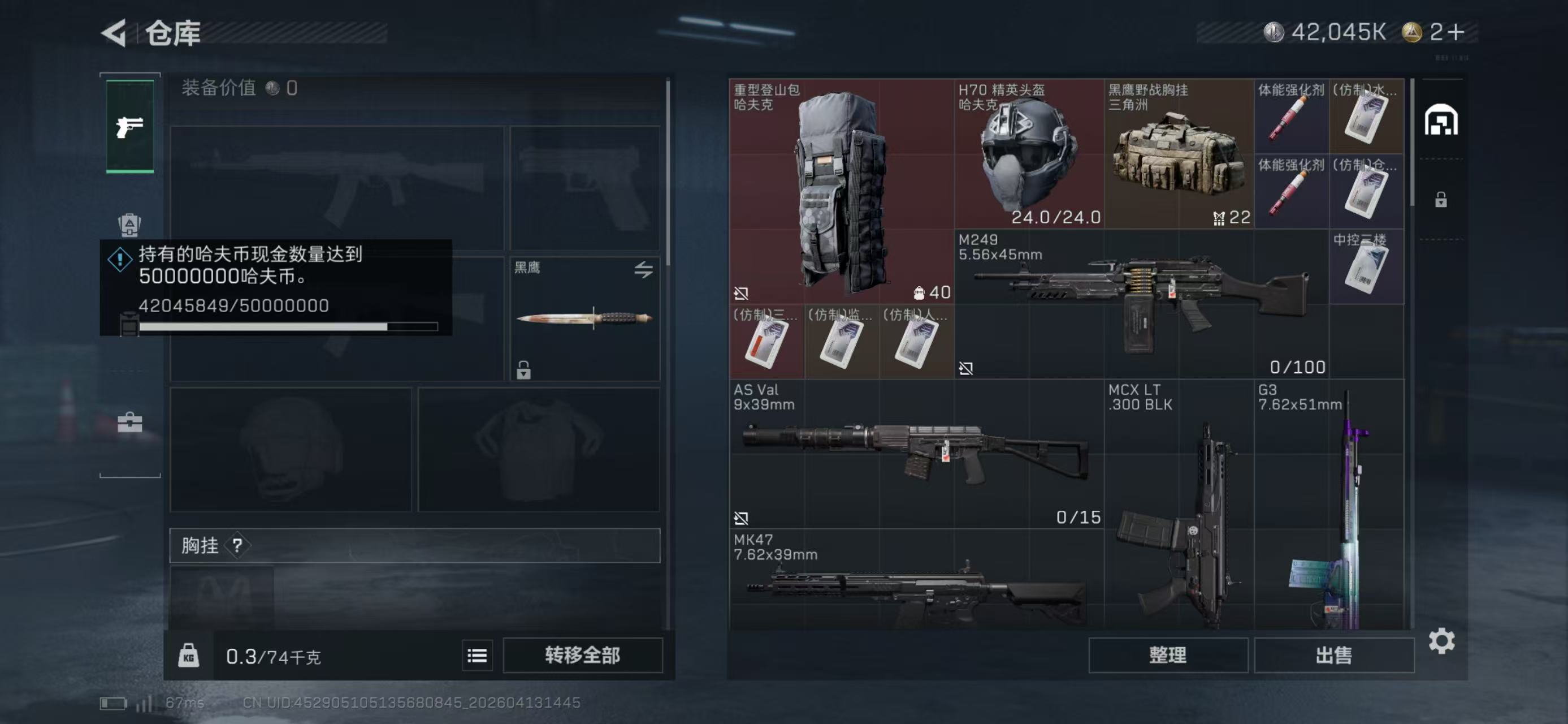Image resolution: width=1568 pixels, height=724 pixels.
Task: Select the 重型登山包 backpack item
Action: coord(841,191)
